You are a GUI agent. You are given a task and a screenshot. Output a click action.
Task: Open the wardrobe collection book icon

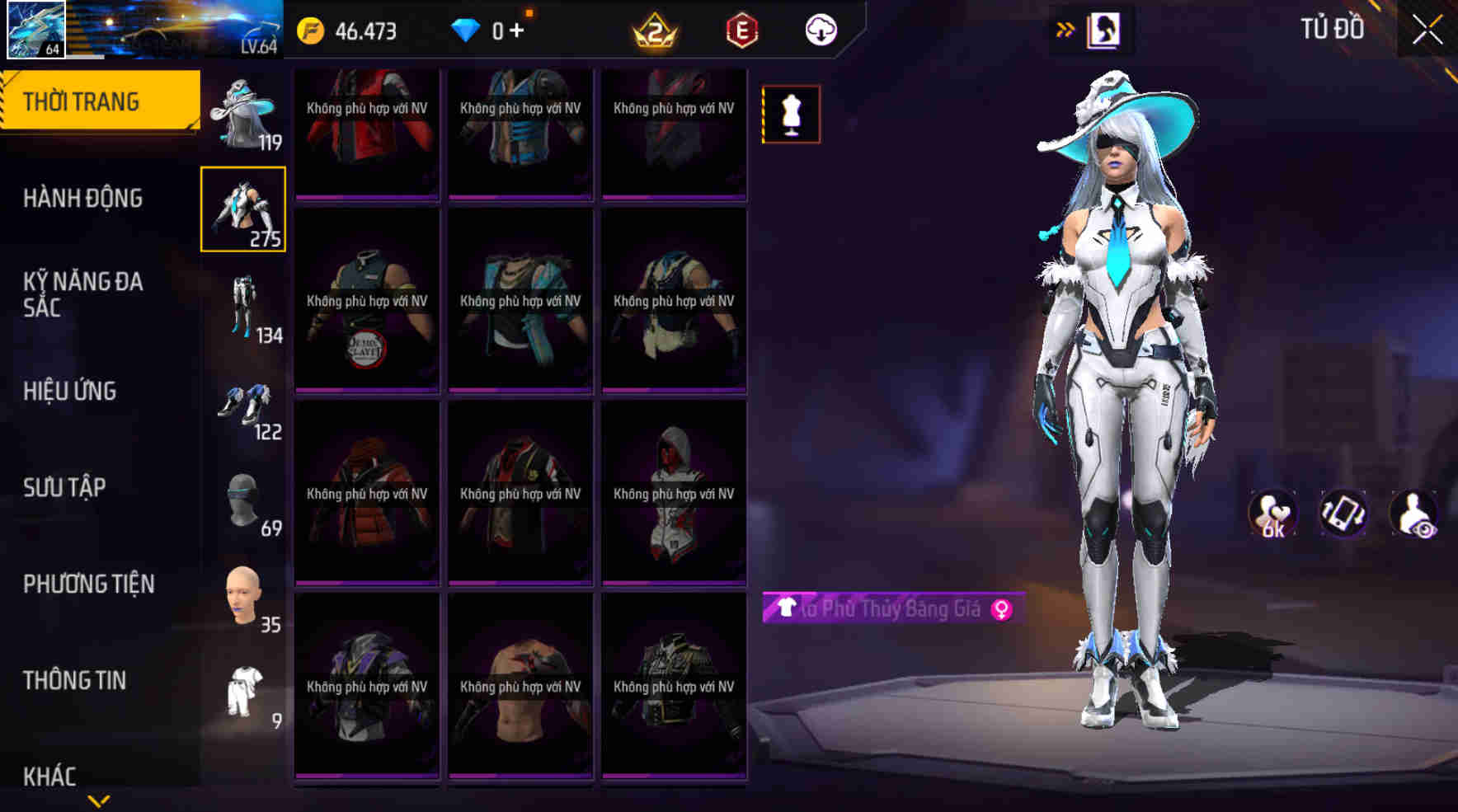pos(1103,30)
